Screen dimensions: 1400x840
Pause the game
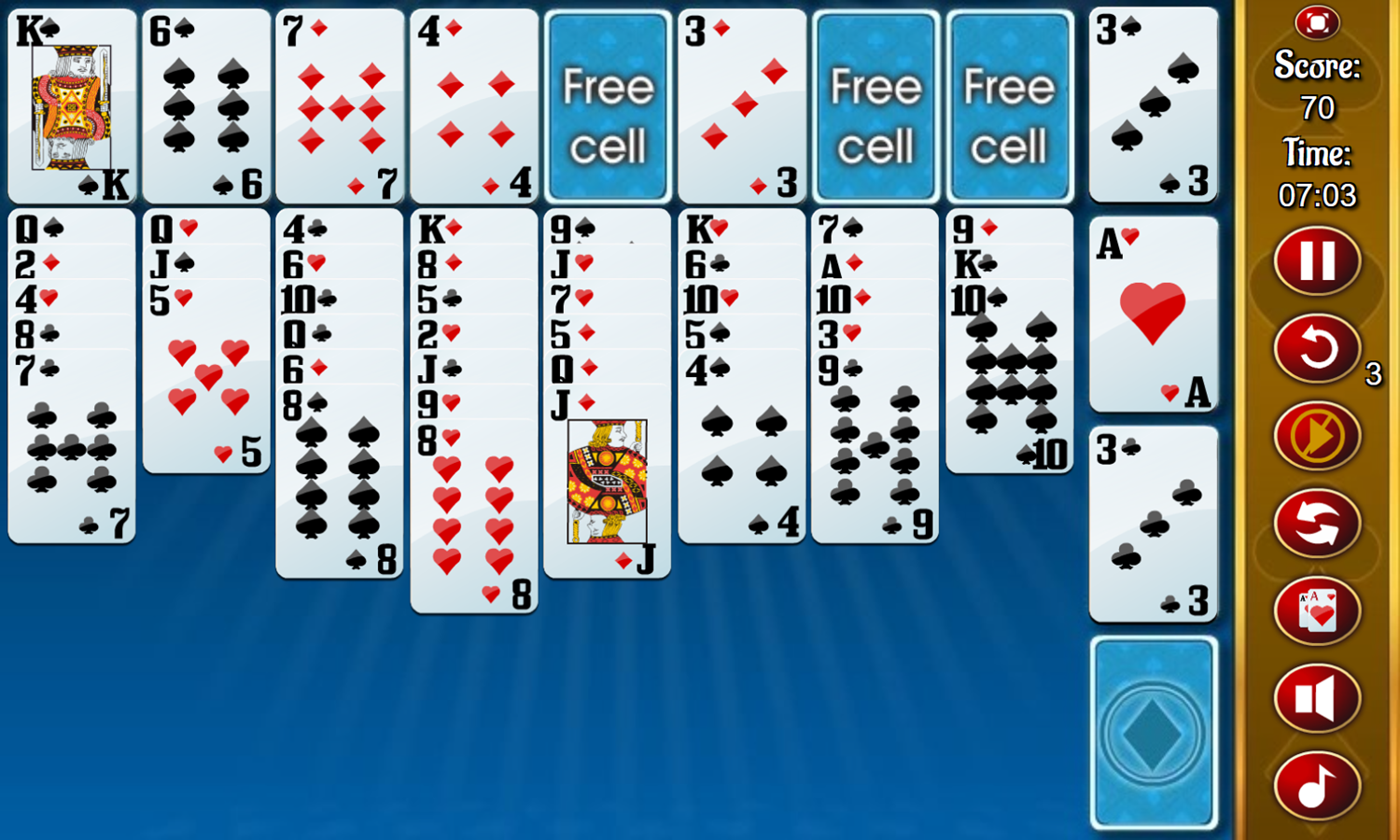[1316, 261]
